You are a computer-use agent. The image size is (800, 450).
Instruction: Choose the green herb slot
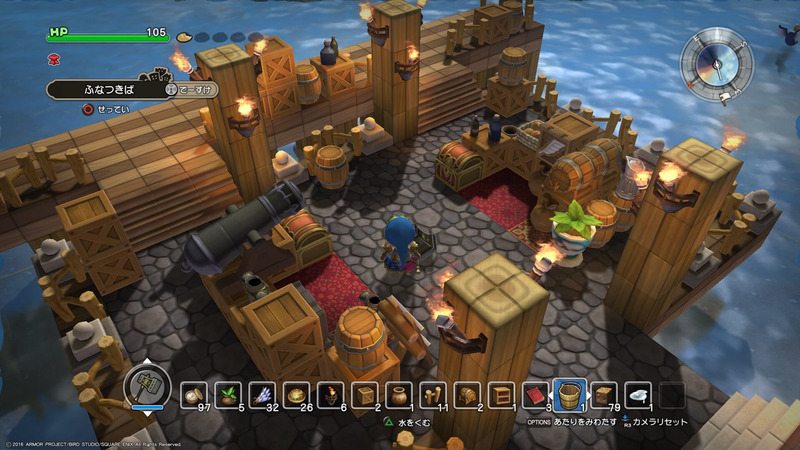click(228, 395)
